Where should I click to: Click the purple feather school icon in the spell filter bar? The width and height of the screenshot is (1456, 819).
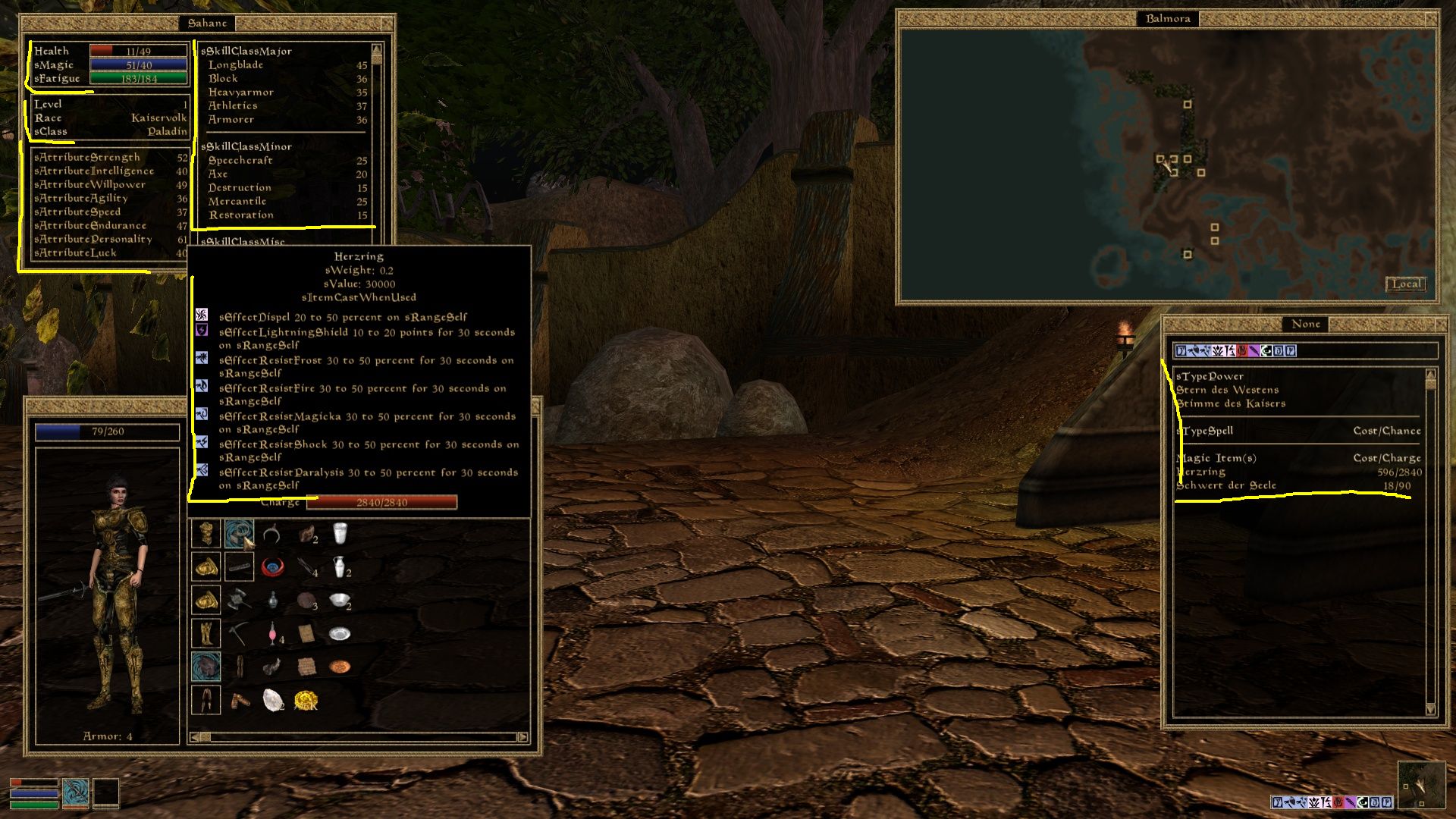click(1254, 350)
